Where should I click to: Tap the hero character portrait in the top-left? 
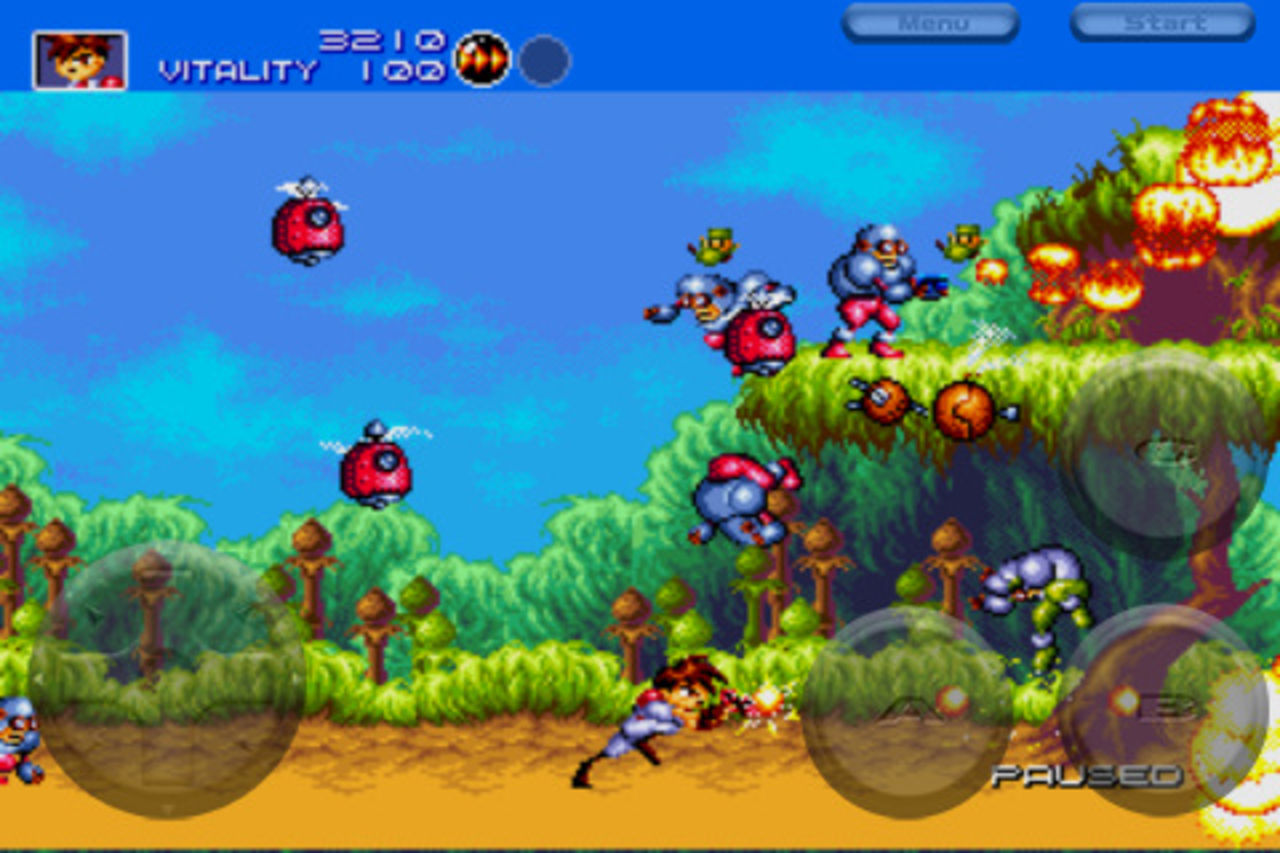click(x=78, y=60)
